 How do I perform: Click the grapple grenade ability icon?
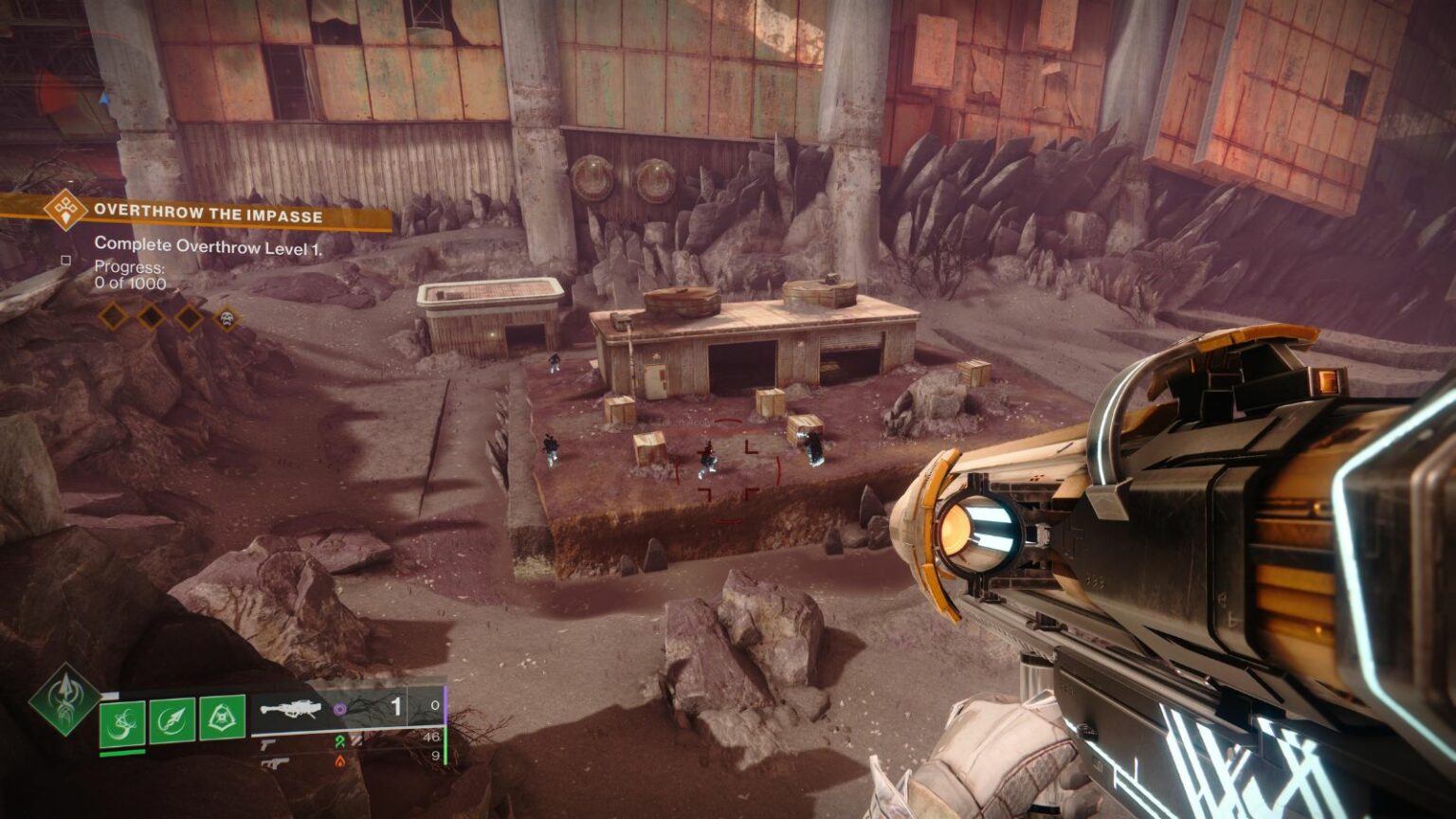click(122, 722)
